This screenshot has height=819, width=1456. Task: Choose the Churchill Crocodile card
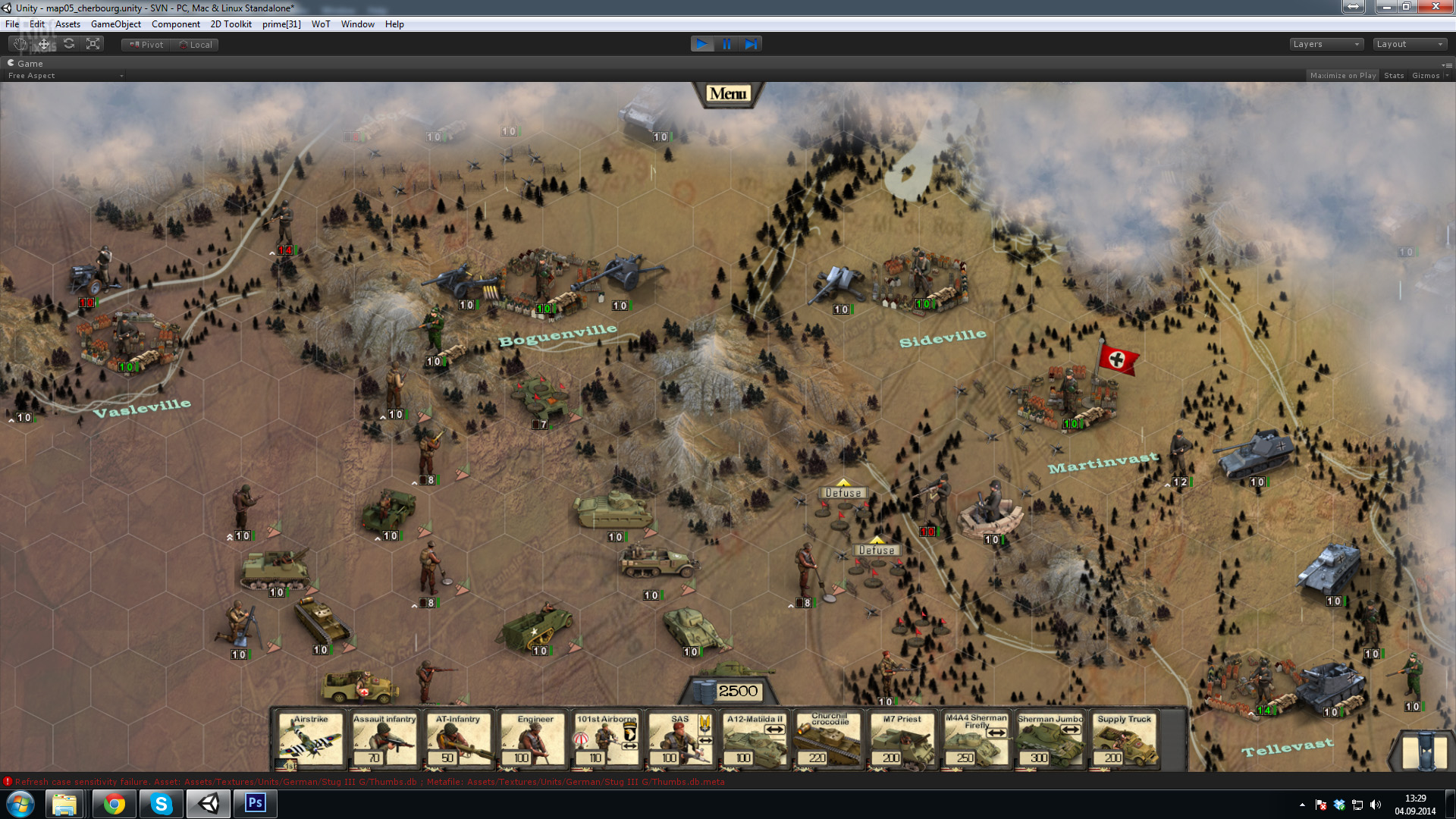(x=829, y=741)
